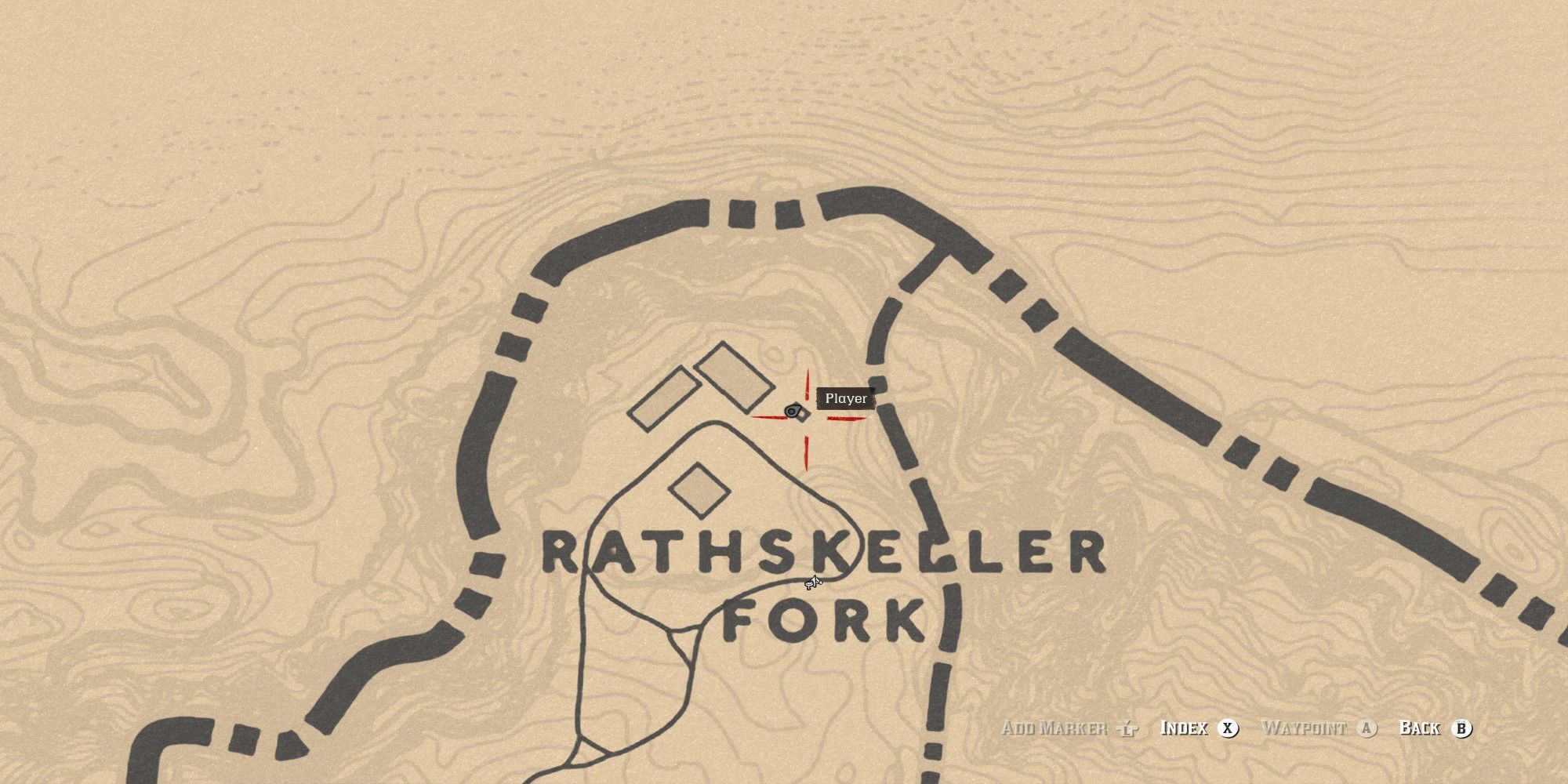Click the Index menu entry
The image size is (1568, 784).
point(1184,728)
